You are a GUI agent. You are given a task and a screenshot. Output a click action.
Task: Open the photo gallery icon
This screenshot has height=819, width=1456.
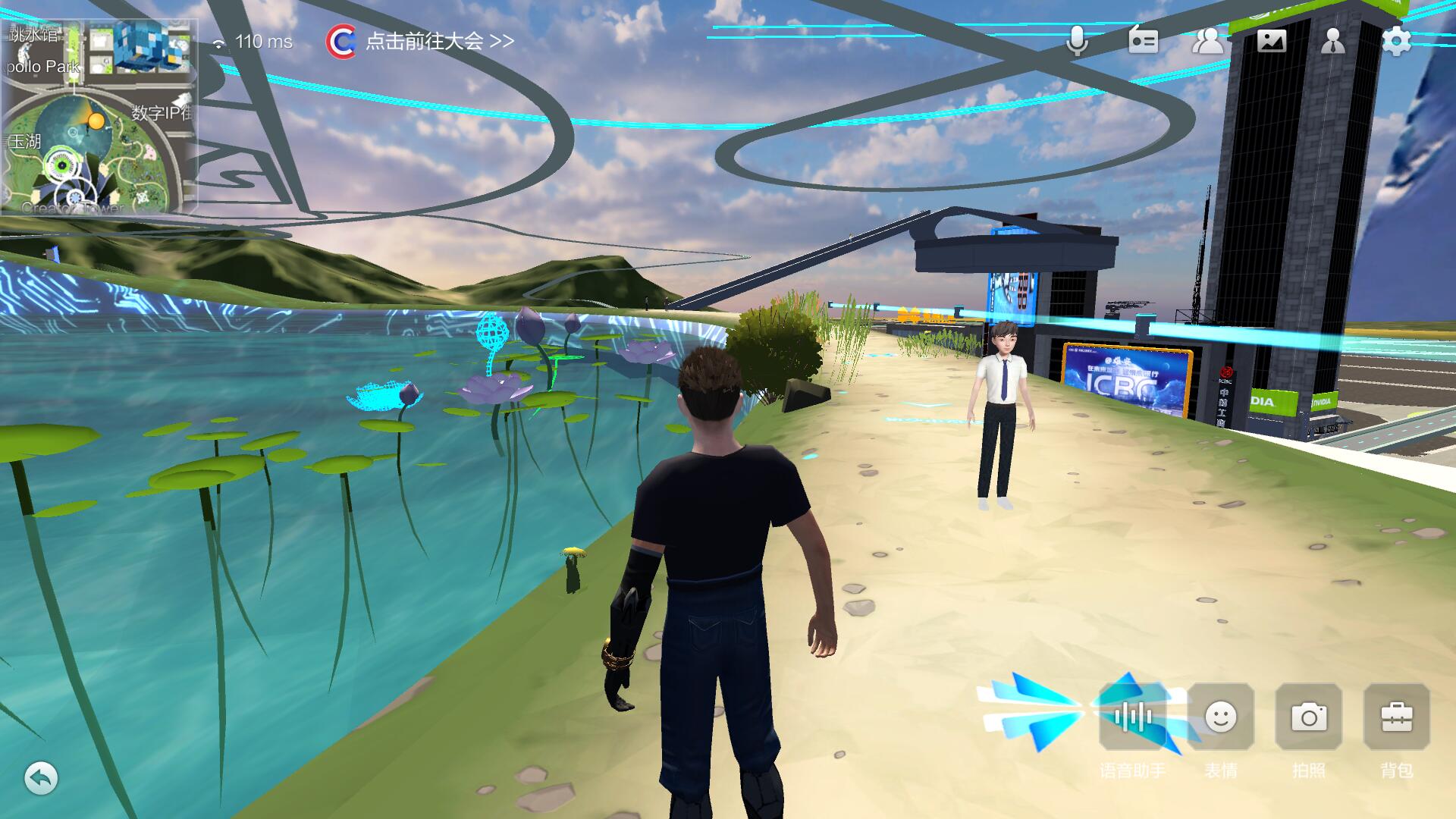click(x=1272, y=41)
